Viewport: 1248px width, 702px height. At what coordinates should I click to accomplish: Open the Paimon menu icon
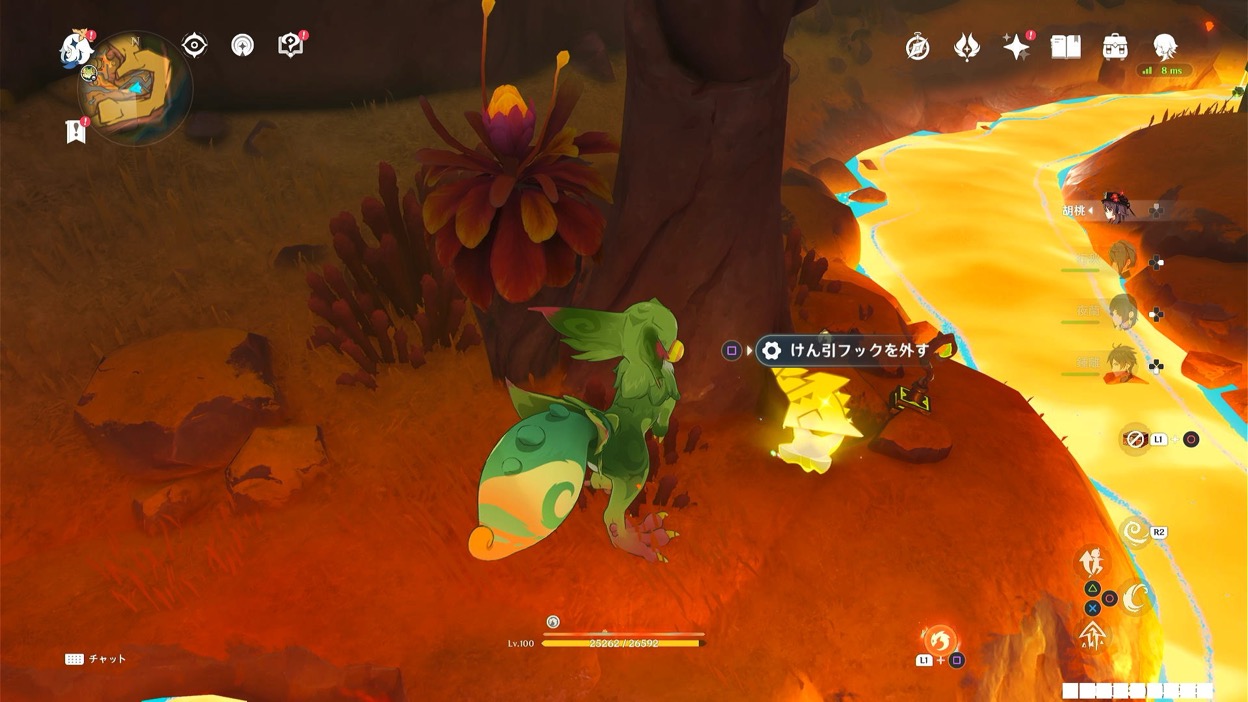75,46
